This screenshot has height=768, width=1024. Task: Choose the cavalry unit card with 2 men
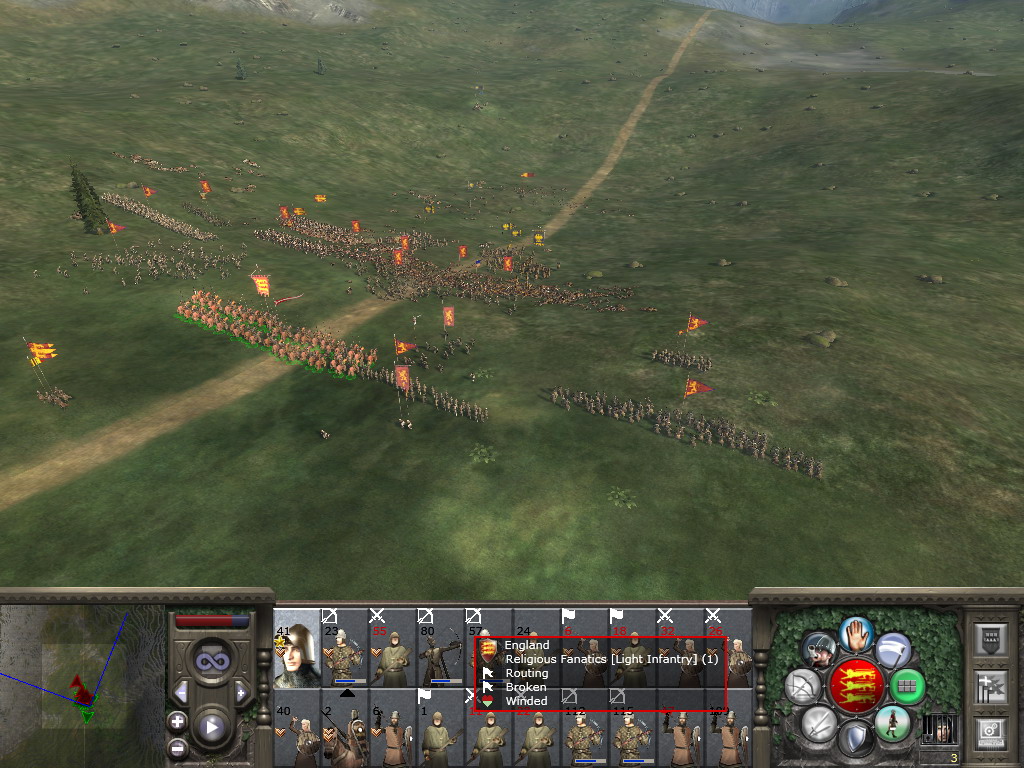click(x=344, y=729)
